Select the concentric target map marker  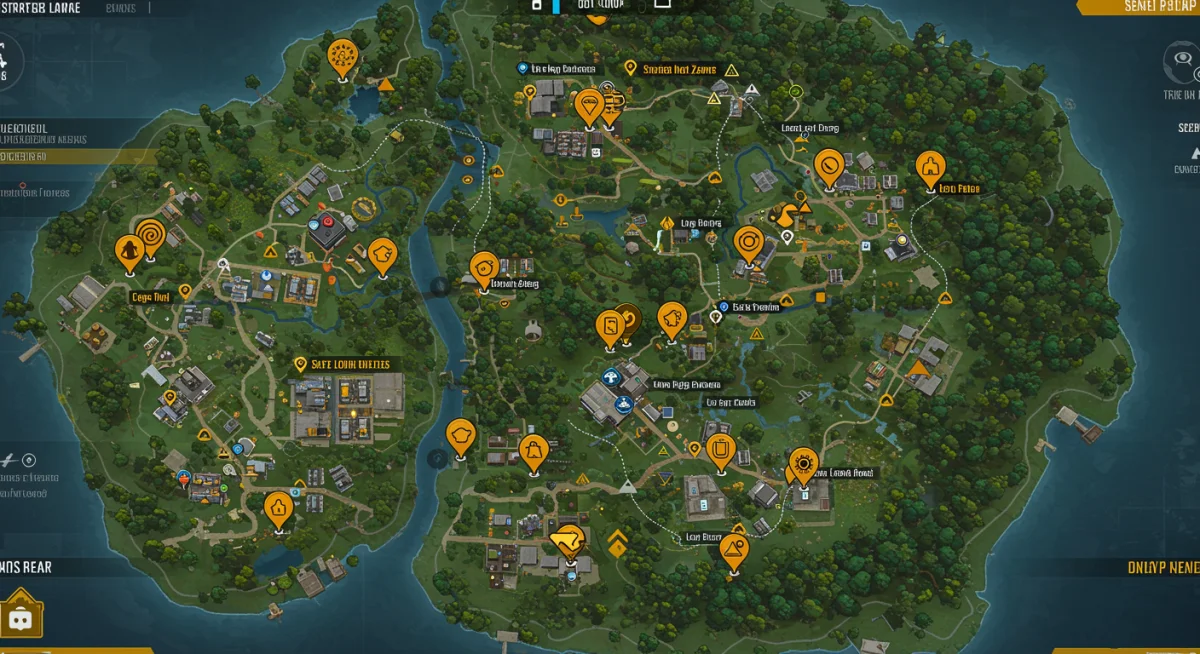[749, 244]
